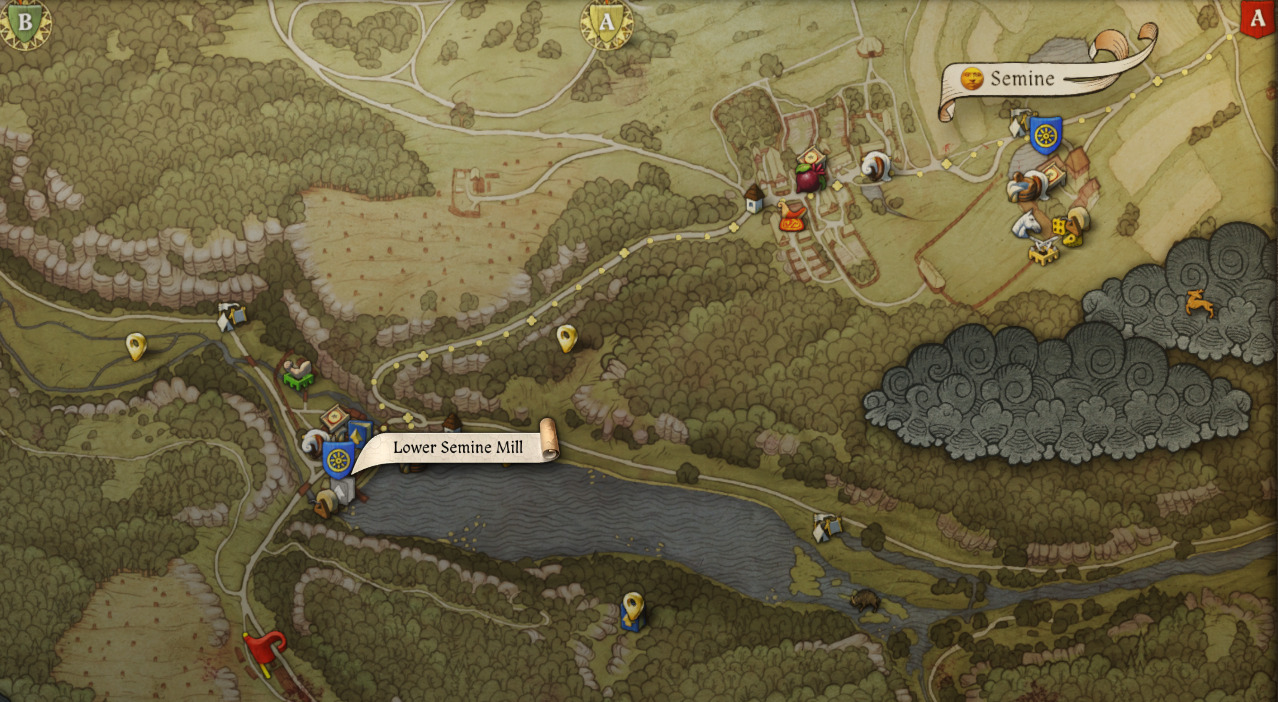Click the small white house icon
Screen dimensions: 1278x702
[x=754, y=199]
